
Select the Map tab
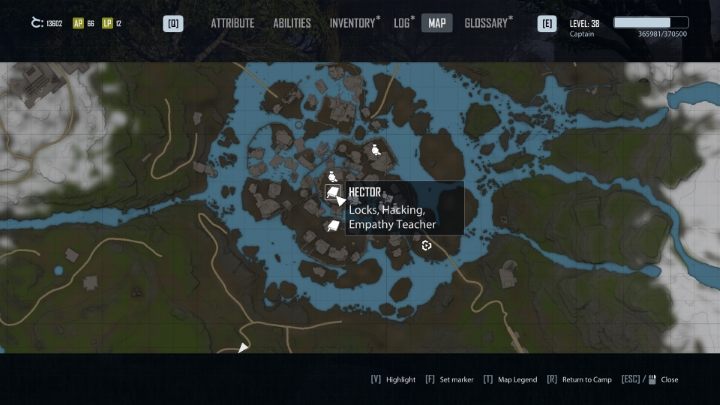point(437,23)
